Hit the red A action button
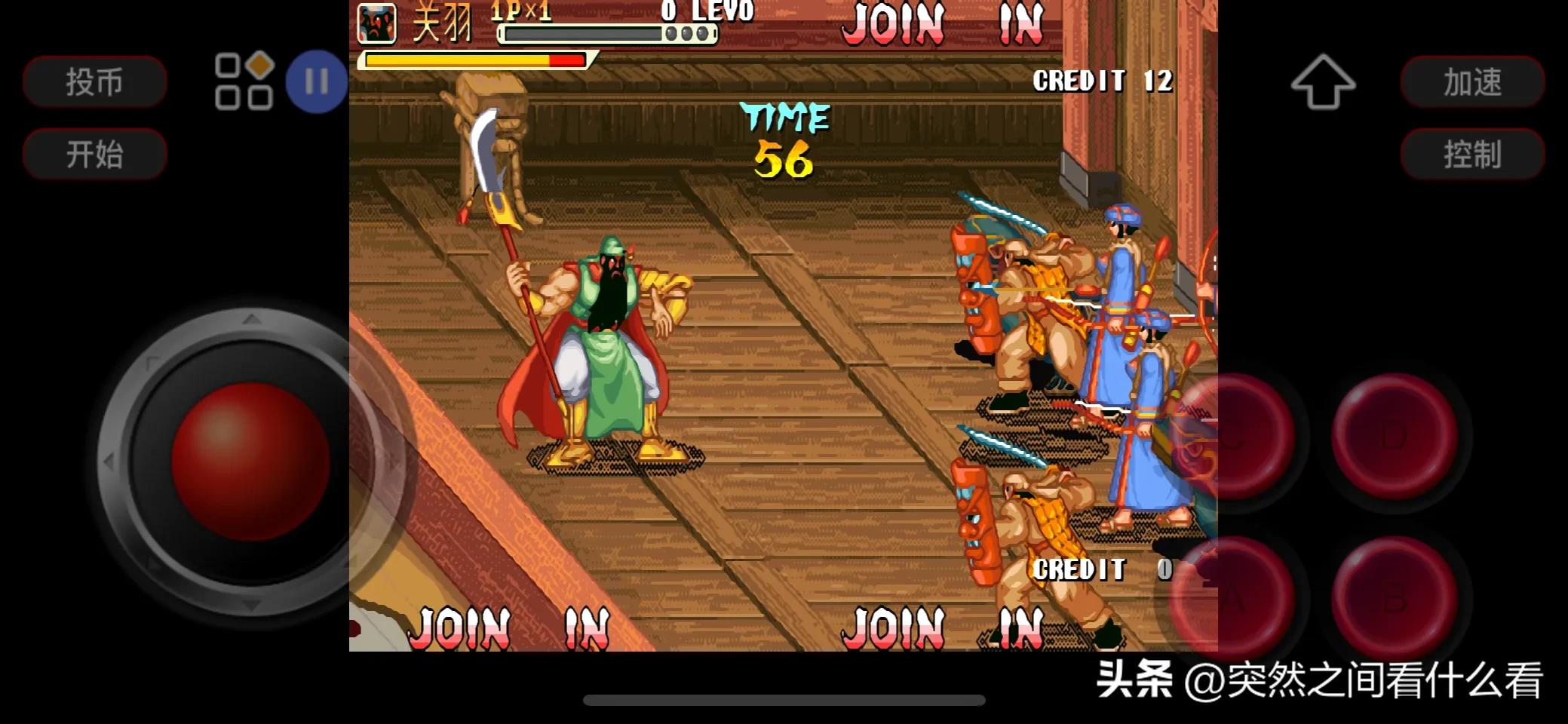 coord(1233,597)
